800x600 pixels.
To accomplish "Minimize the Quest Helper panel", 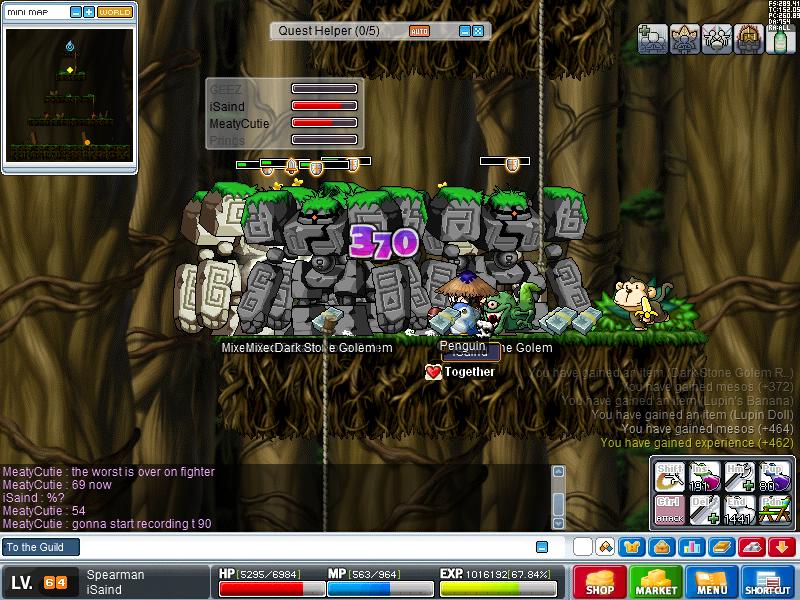I will [464, 31].
